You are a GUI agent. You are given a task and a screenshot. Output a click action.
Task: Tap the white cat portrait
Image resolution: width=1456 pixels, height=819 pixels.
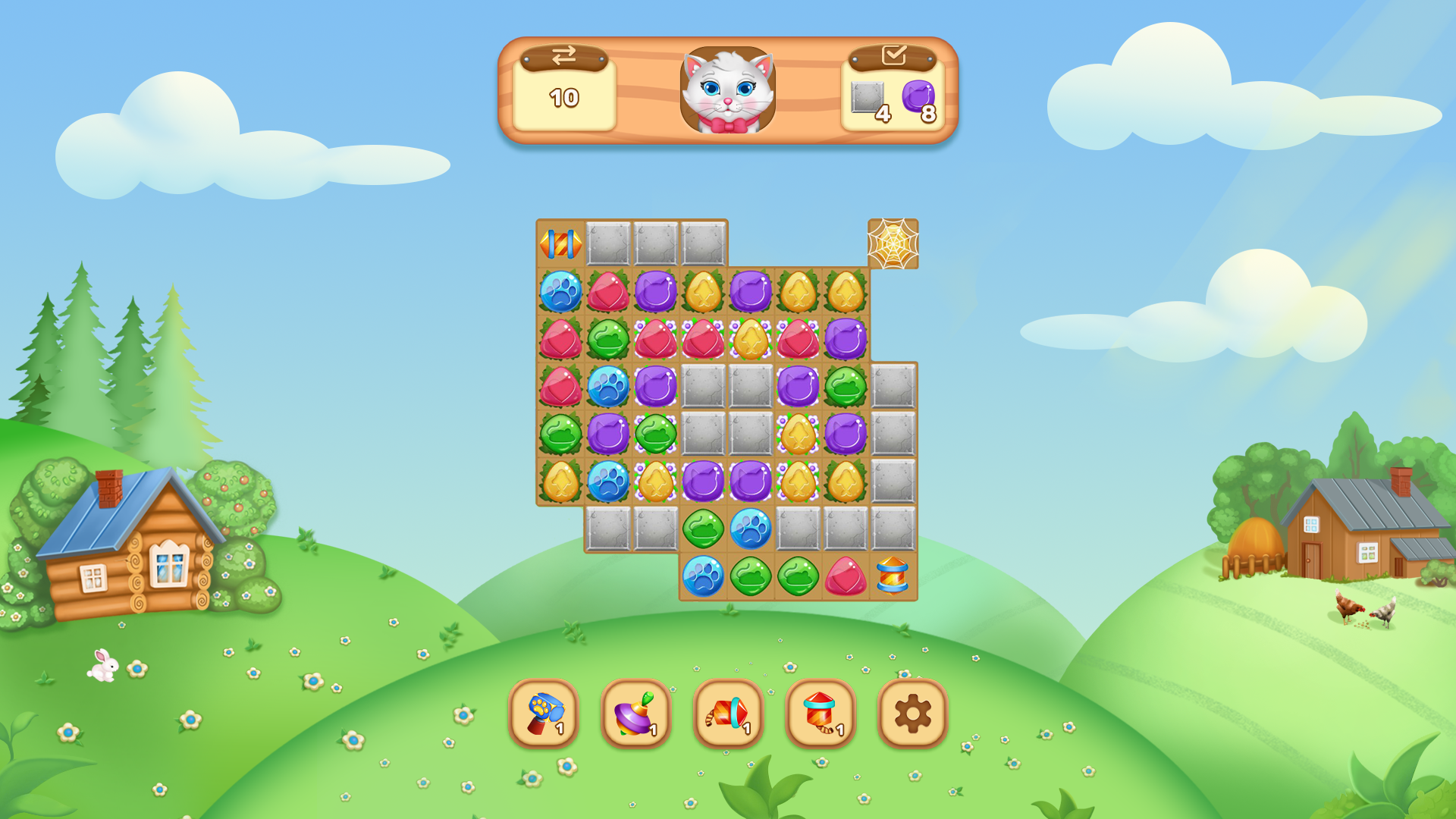click(726, 89)
